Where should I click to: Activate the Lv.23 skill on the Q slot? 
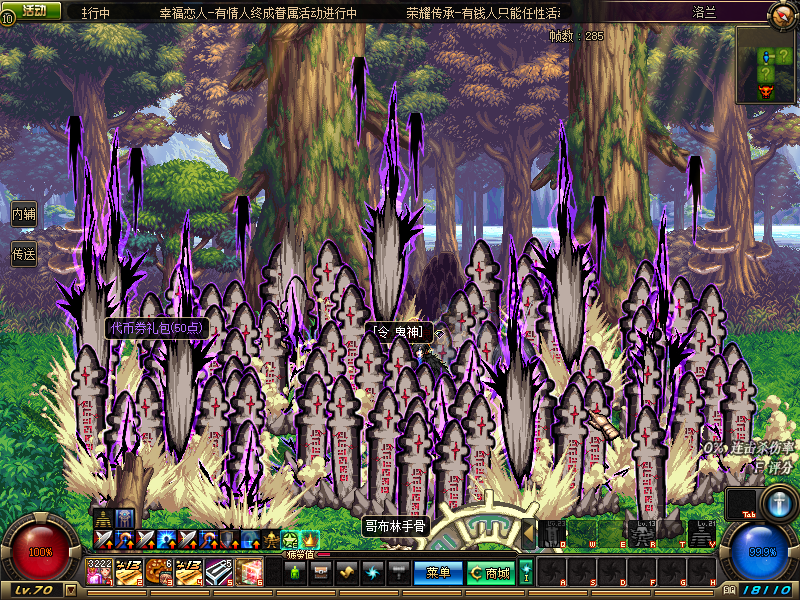click(x=550, y=535)
